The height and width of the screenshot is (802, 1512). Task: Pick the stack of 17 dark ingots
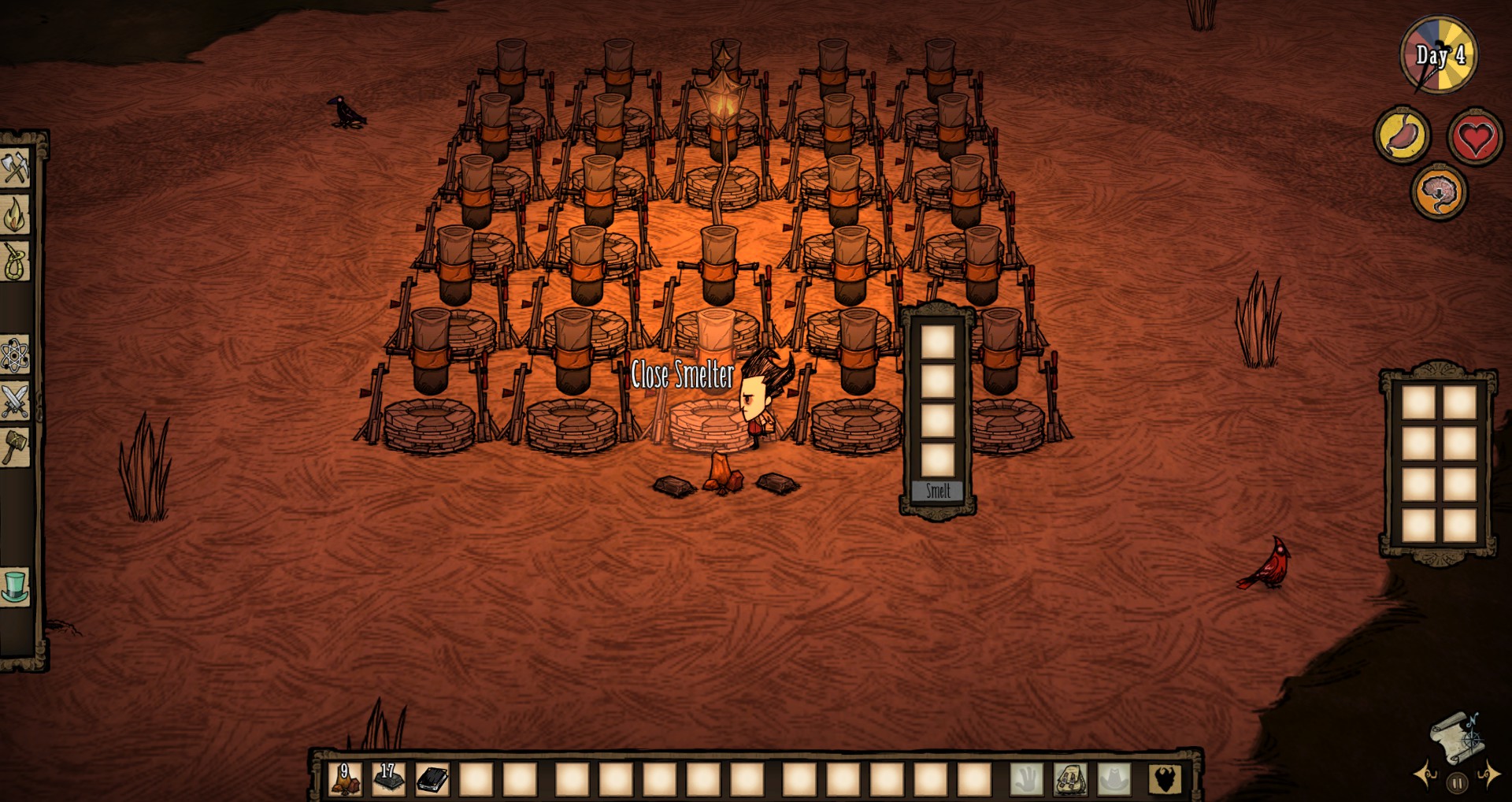click(388, 779)
